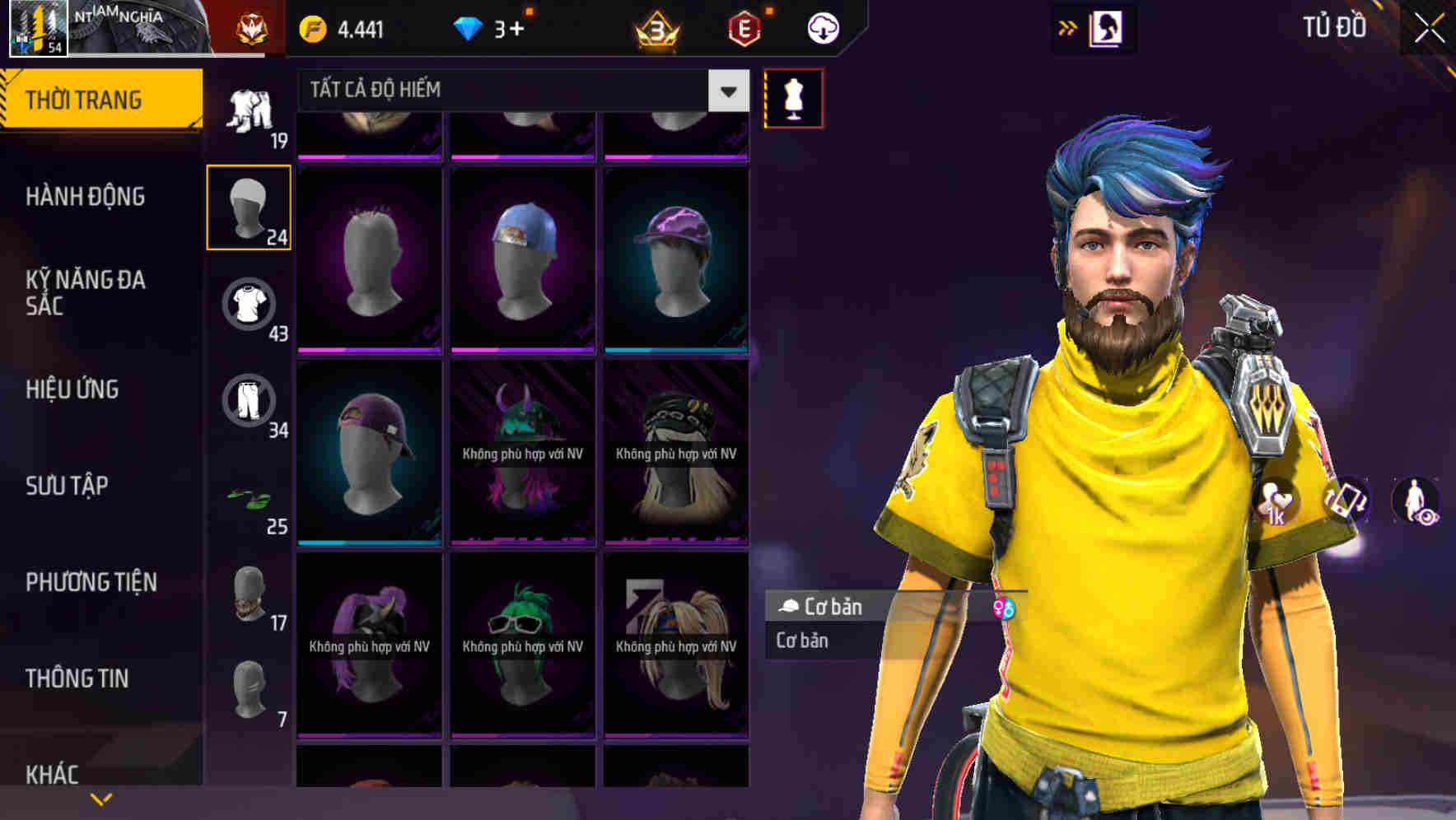The image size is (1456, 820).
Task: Expand the yellow chevron below KHÁC
Action: point(102,799)
